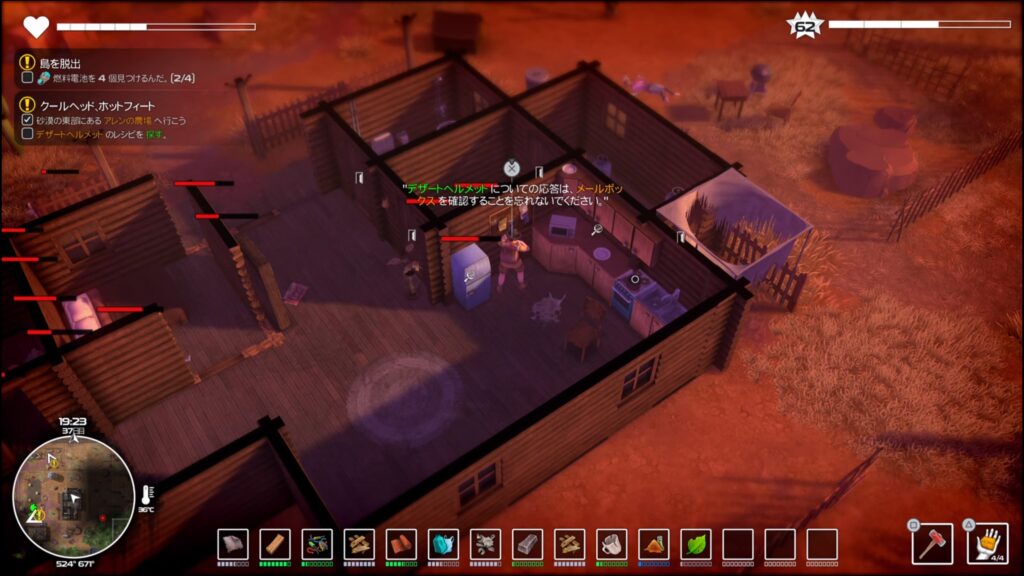Image resolution: width=1024 pixels, height=576 pixels.
Task: Select the pizza slice food slot
Action: point(653,544)
